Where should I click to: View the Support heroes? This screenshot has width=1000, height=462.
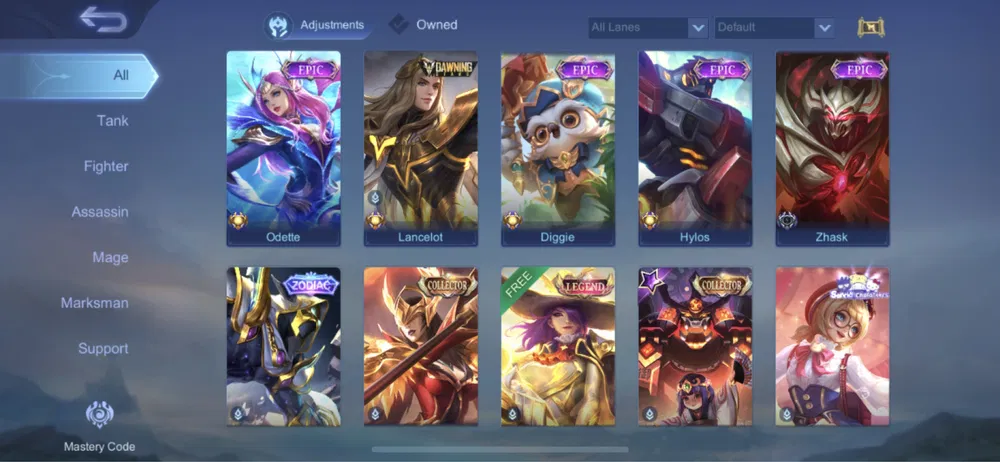[x=103, y=348]
